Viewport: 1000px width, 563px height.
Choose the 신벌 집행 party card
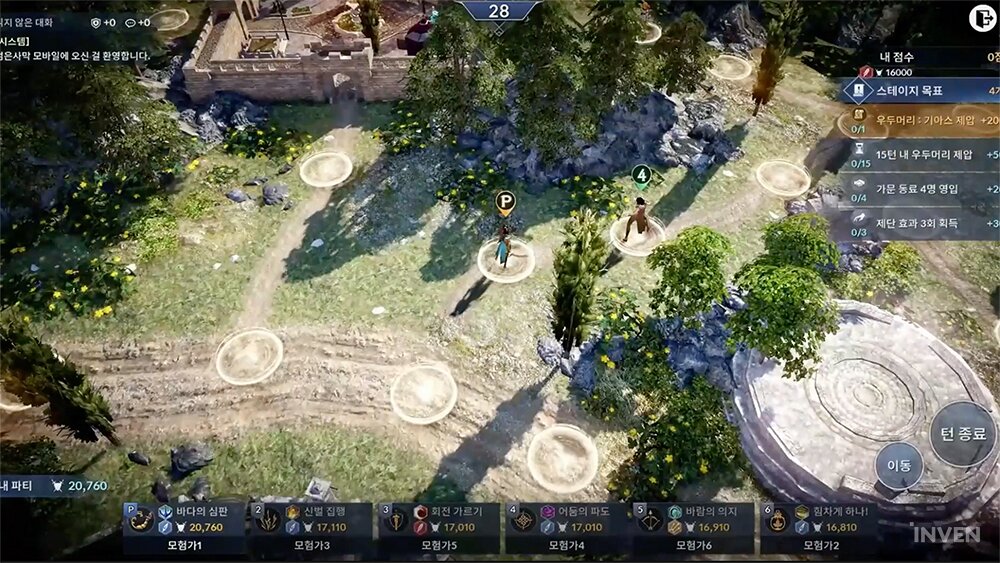coord(310,527)
